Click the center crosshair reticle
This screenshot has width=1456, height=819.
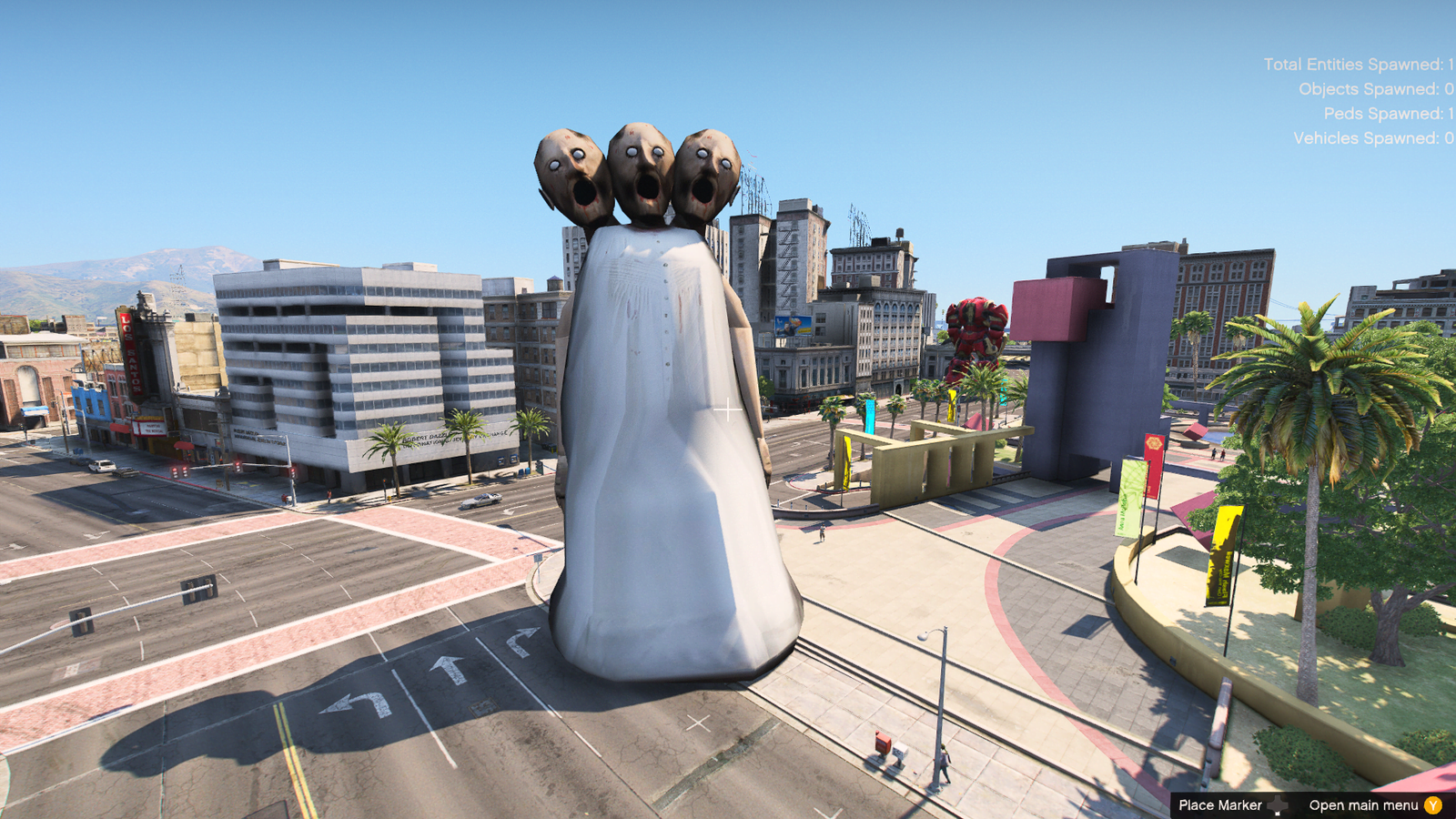pos(728,409)
